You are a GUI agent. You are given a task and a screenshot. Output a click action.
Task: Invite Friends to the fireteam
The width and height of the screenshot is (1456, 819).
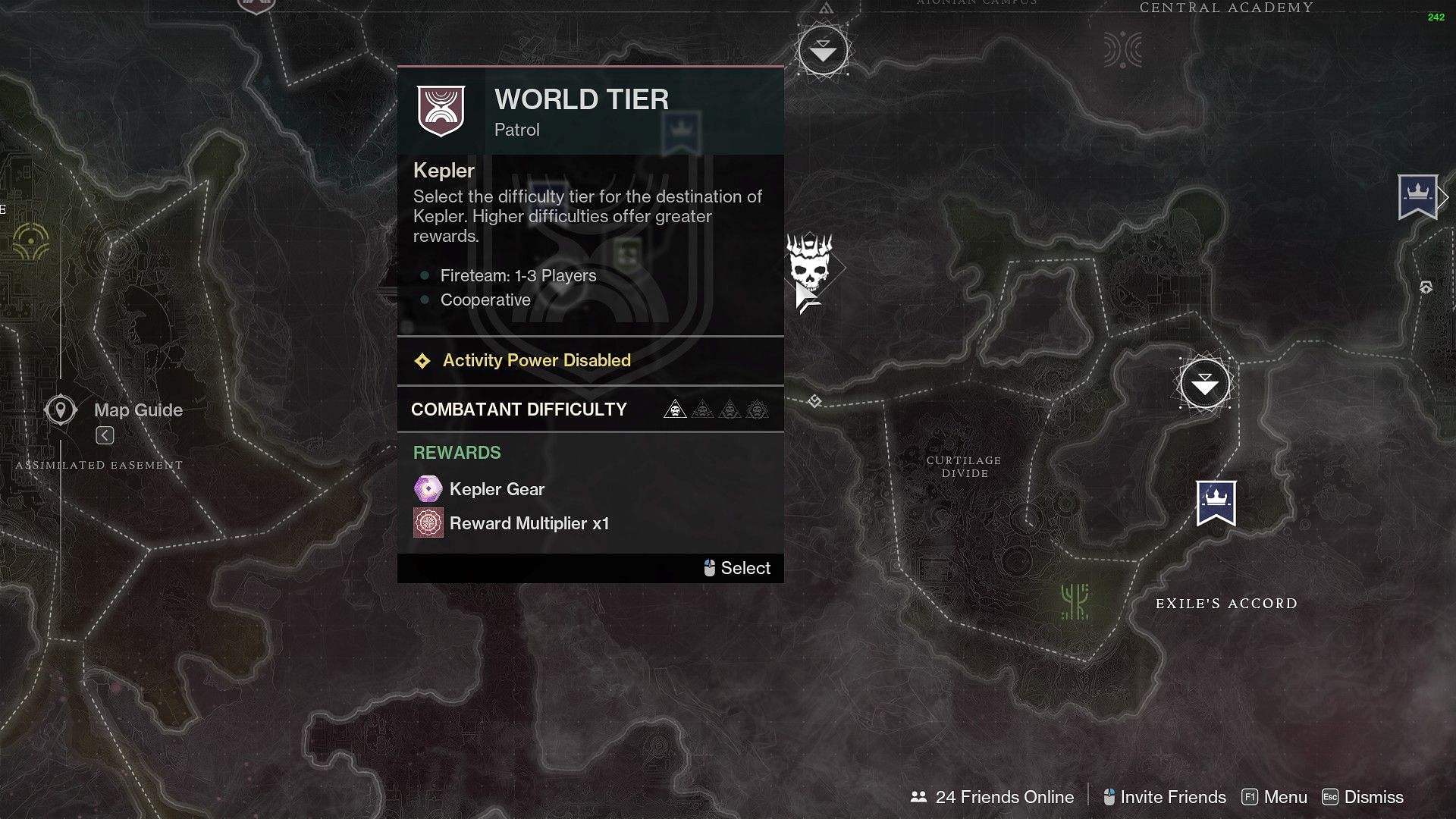[x=1164, y=797]
